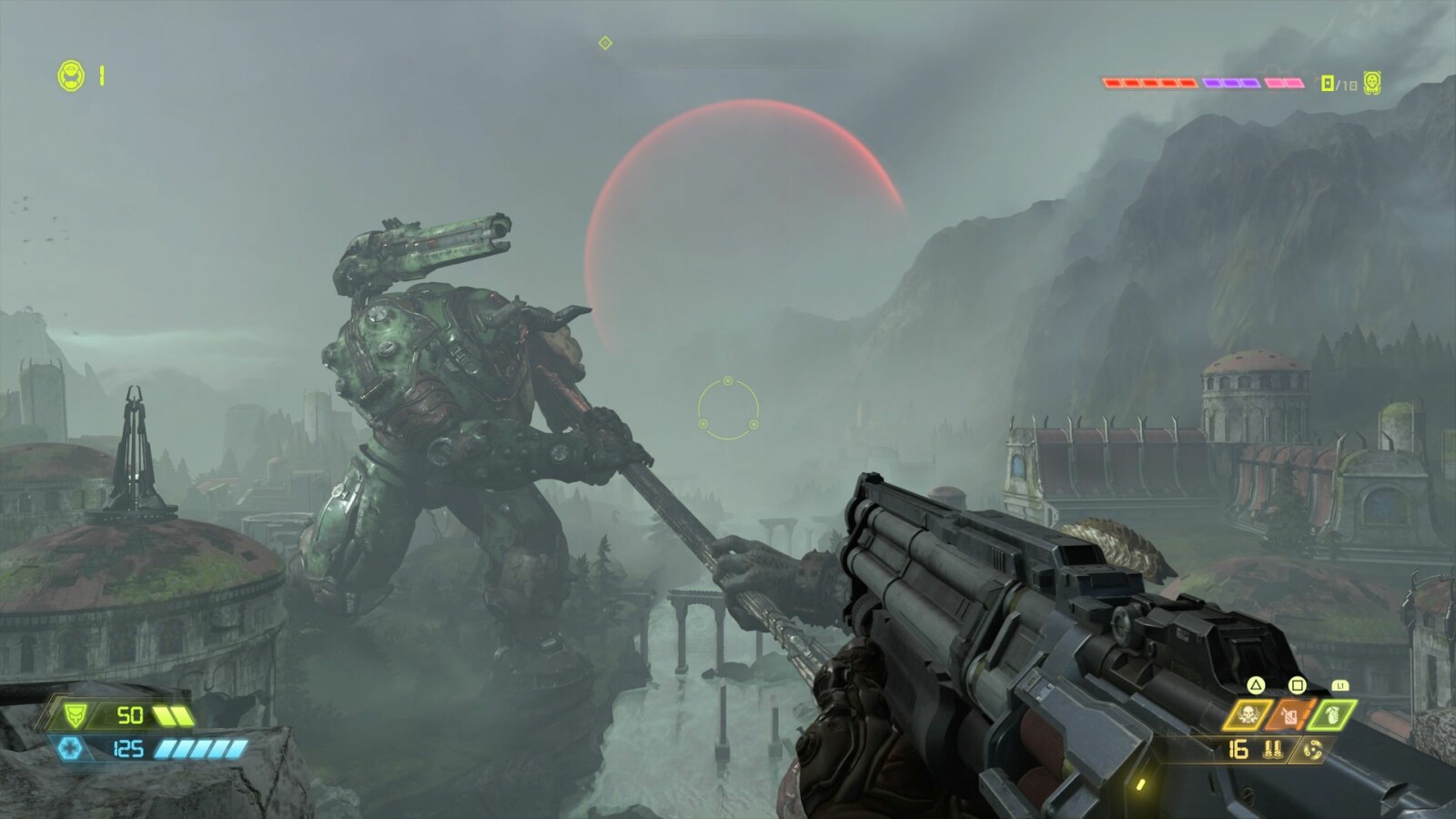Click the orange chainsaw fuel can icon
Screen dimensions: 1456x819
click(1289, 715)
